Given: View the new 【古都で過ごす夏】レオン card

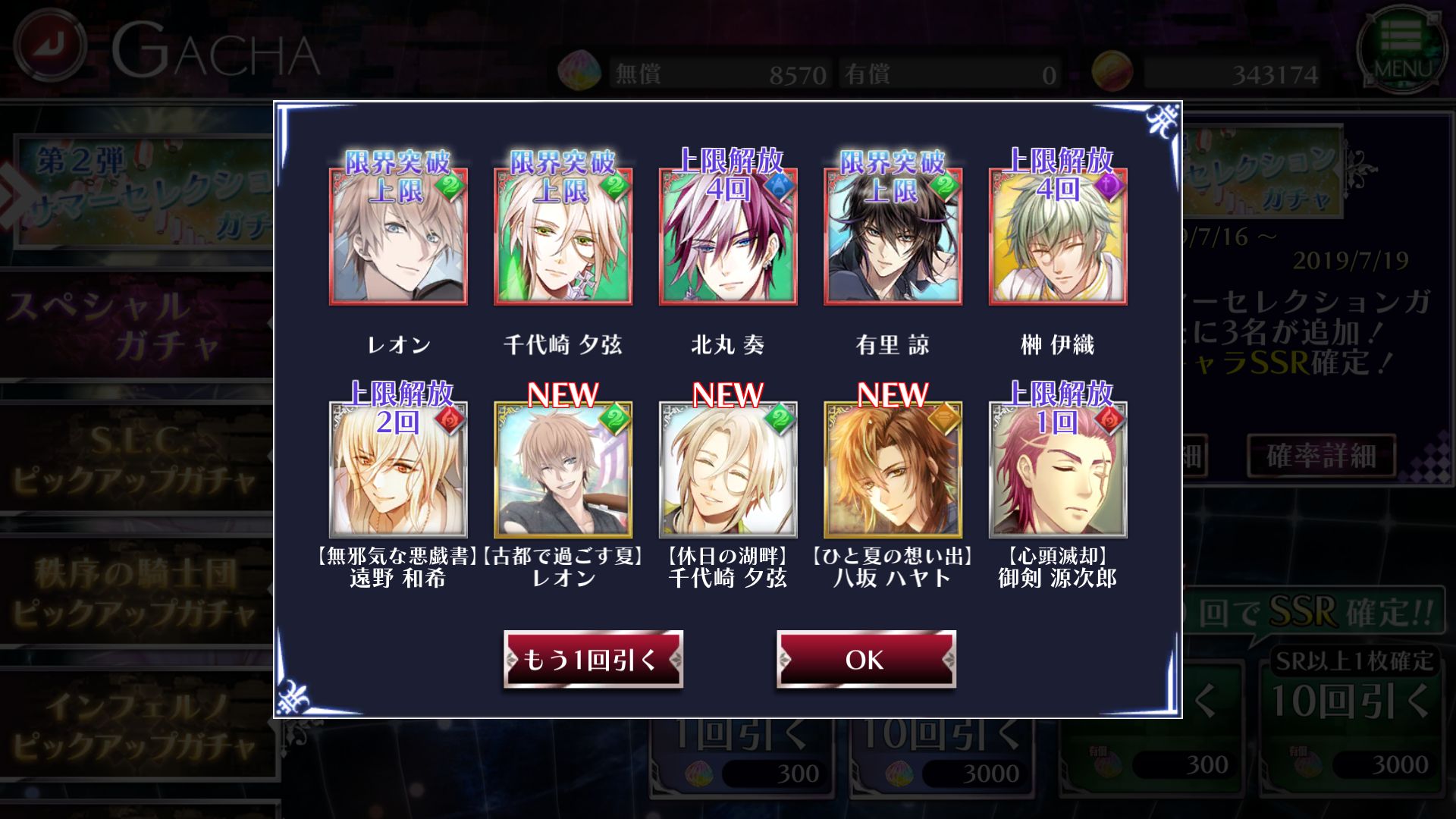Looking at the screenshot, I should pos(563,470).
